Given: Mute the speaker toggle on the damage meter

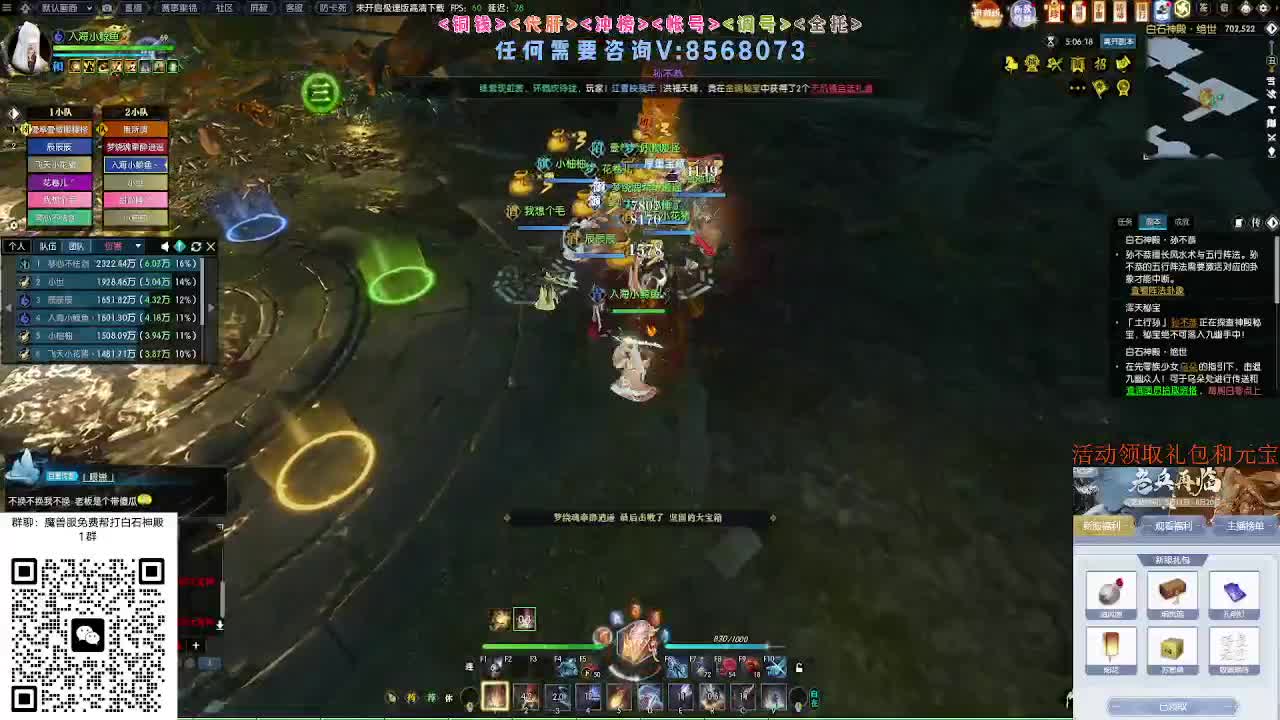Looking at the screenshot, I should click(165, 246).
